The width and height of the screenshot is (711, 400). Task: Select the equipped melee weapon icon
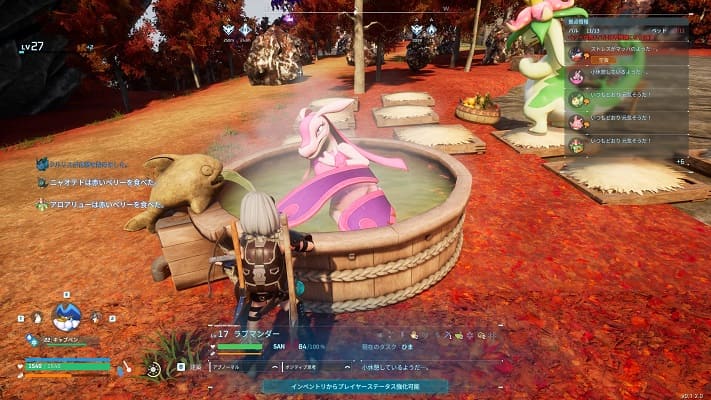126,368
